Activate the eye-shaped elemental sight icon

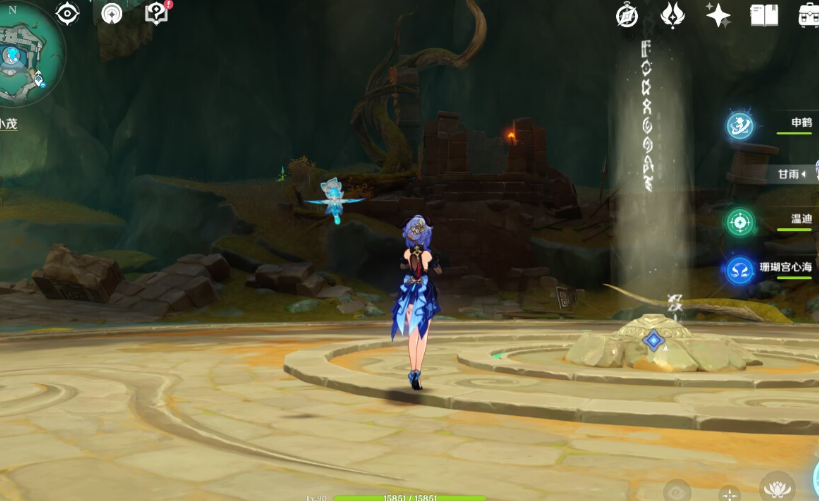point(67,13)
